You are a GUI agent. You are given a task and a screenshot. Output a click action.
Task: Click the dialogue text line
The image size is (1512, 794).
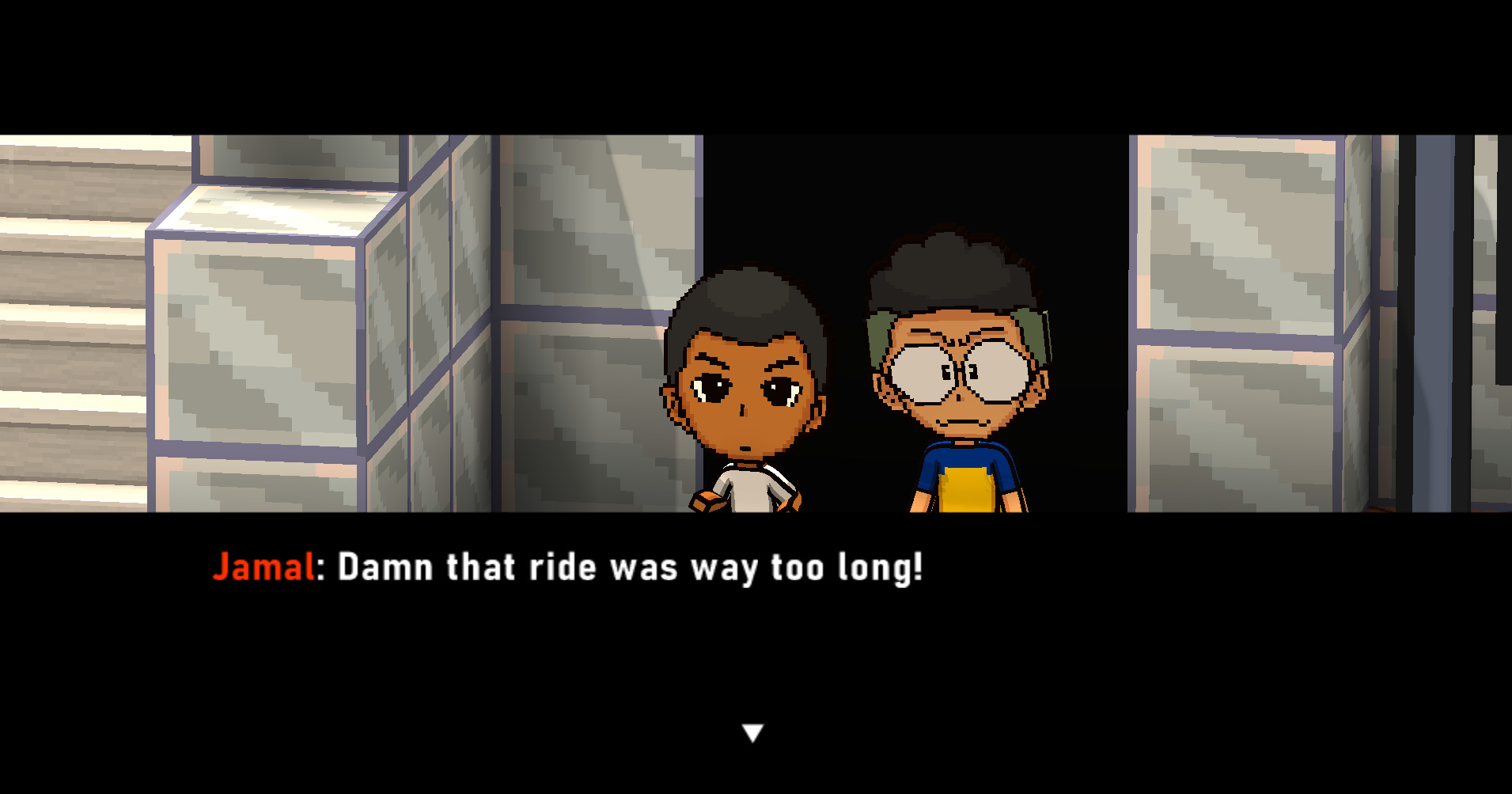625,567
